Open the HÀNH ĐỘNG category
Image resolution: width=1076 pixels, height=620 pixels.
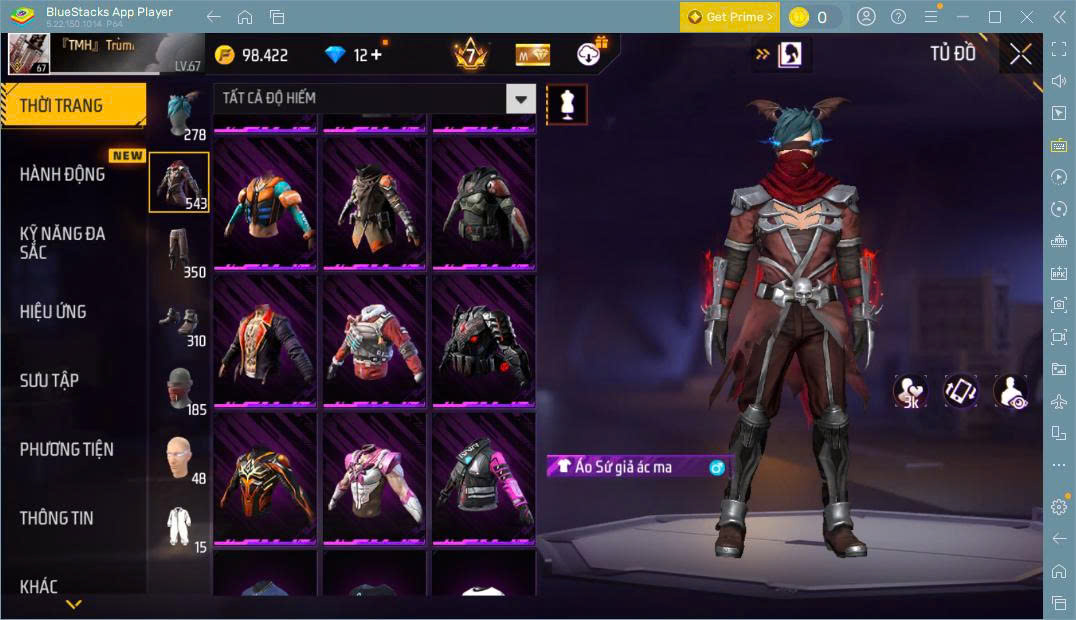(x=62, y=174)
